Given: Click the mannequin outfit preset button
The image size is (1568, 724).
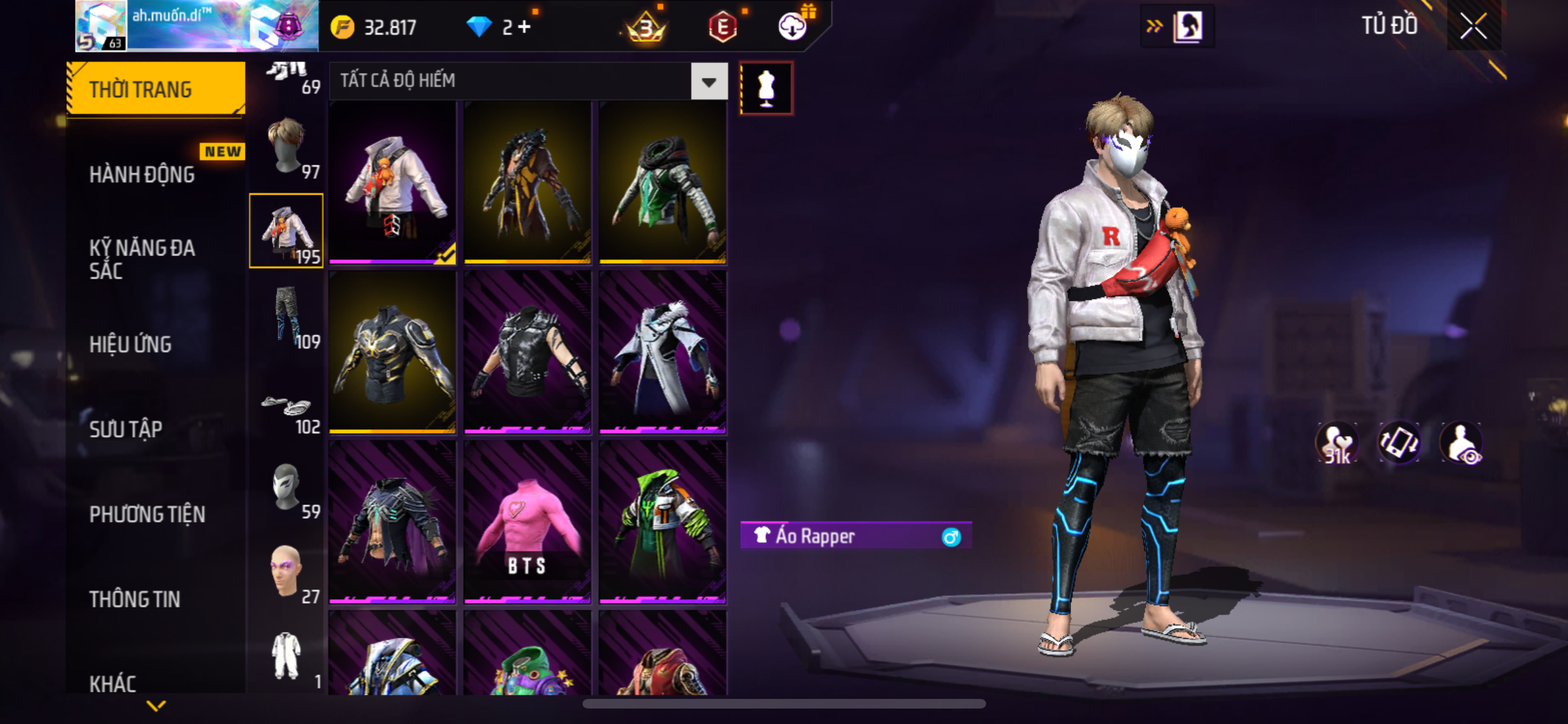Looking at the screenshot, I should pos(766,88).
